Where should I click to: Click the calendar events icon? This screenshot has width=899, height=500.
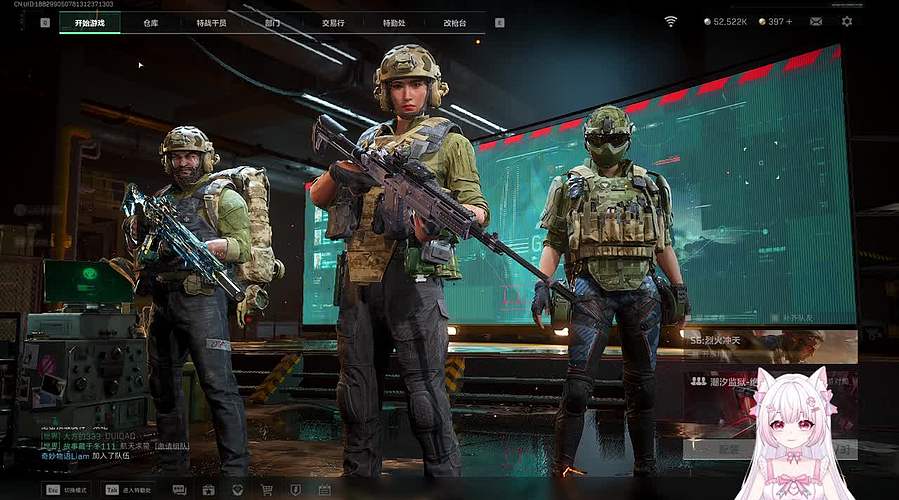pos(324,490)
